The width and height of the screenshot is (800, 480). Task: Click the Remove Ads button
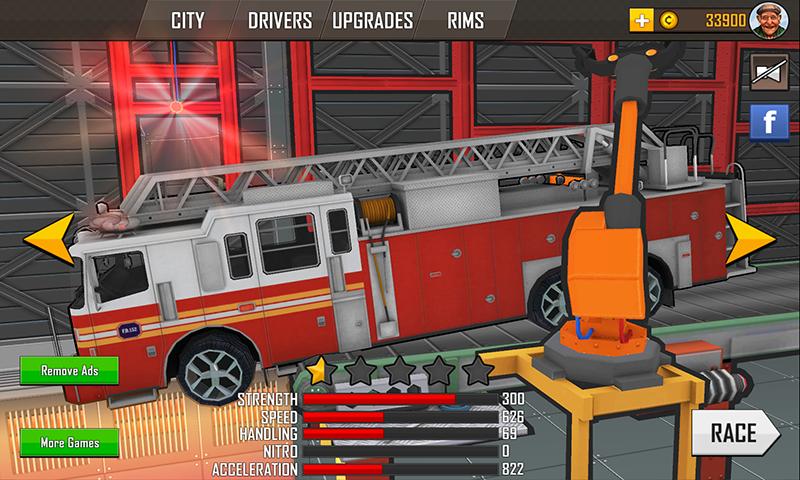click(x=67, y=371)
